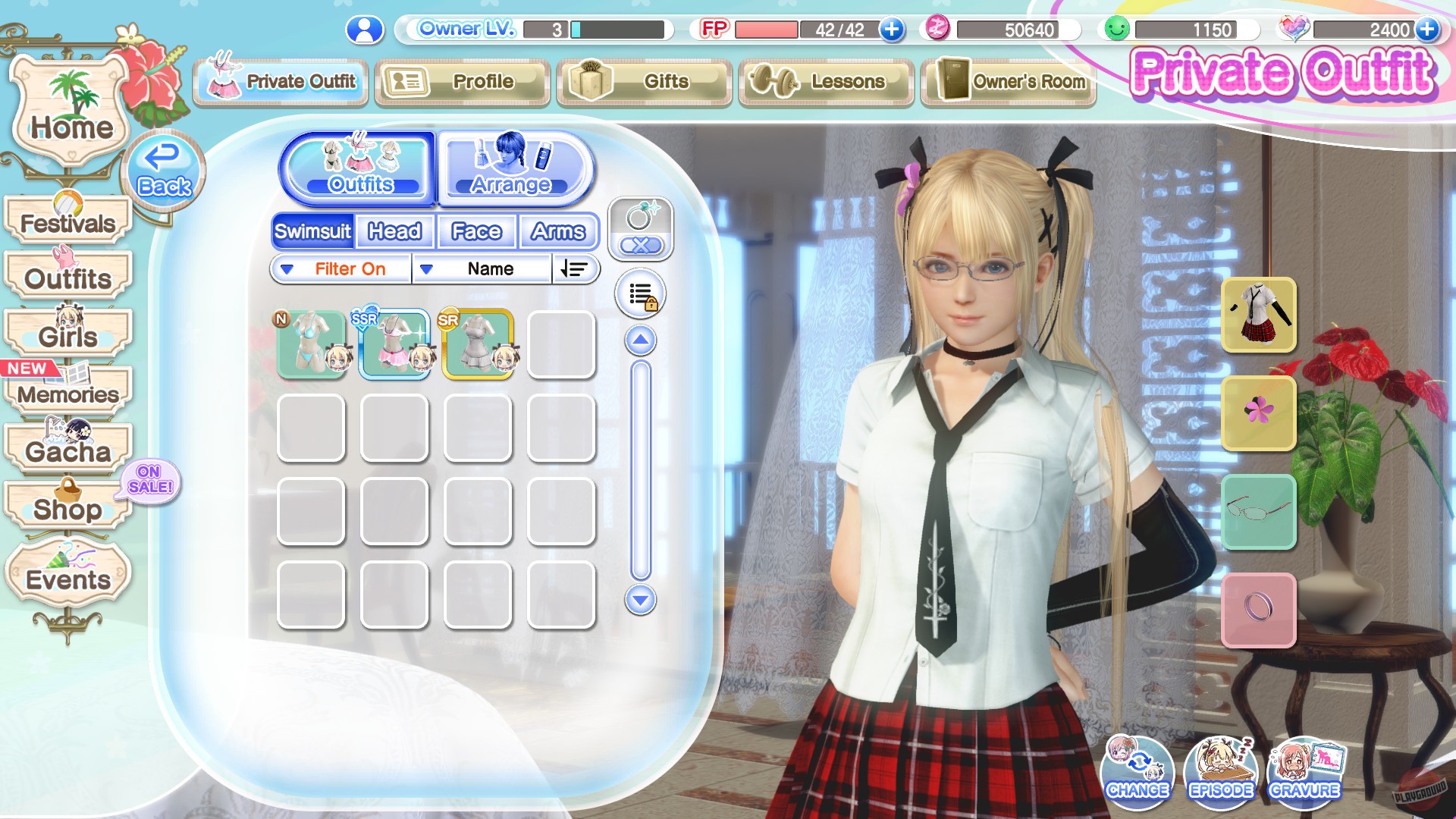The width and height of the screenshot is (1456, 819).
Task: Switch to the Head category tab
Action: coord(394,231)
